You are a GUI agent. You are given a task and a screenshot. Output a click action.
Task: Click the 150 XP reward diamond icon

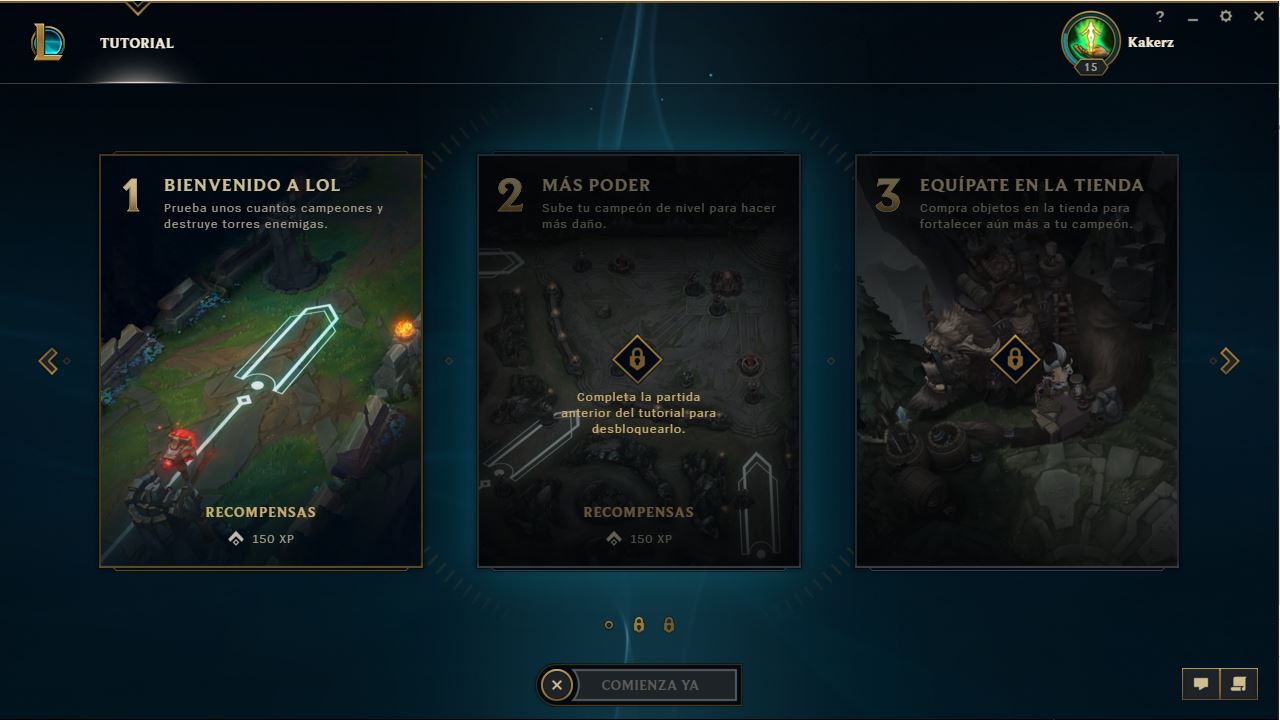coord(236,539)
